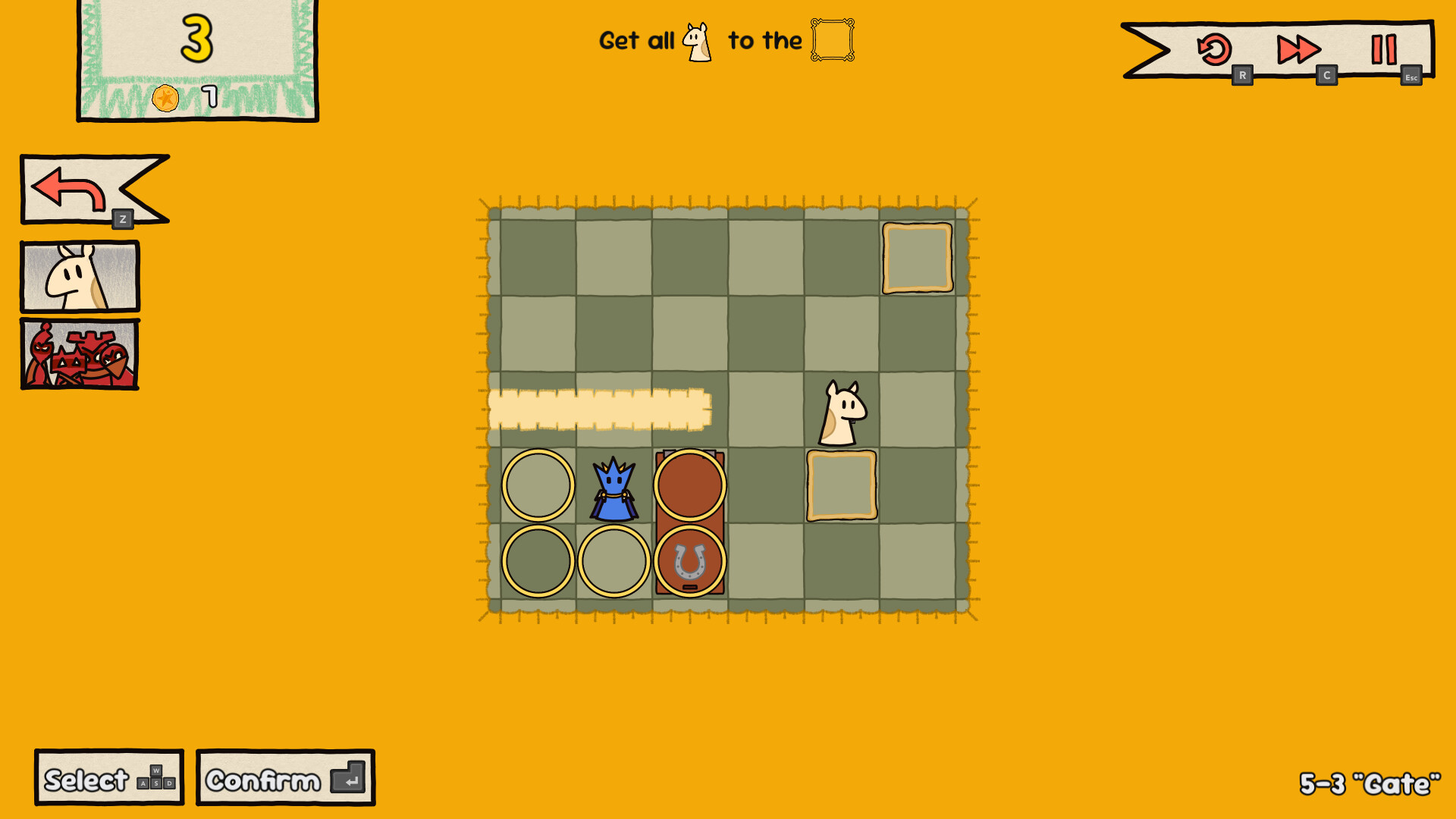
Task: Click the coin icon under the turn counter
Action: pyautogui.click(x=165, y=97)
